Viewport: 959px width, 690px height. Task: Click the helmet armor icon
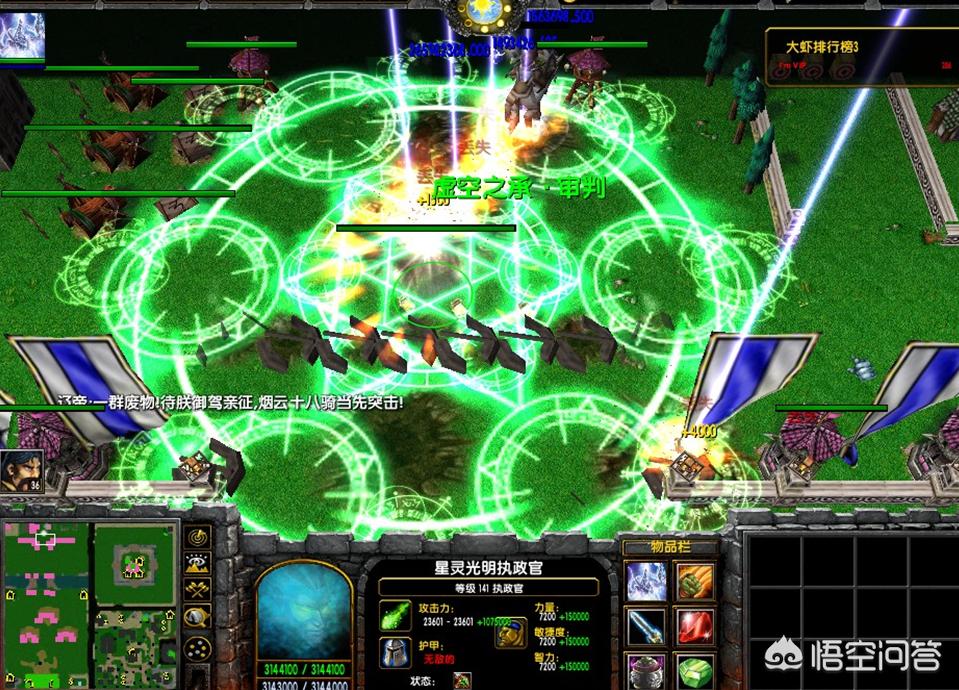(x=393, y=652)
